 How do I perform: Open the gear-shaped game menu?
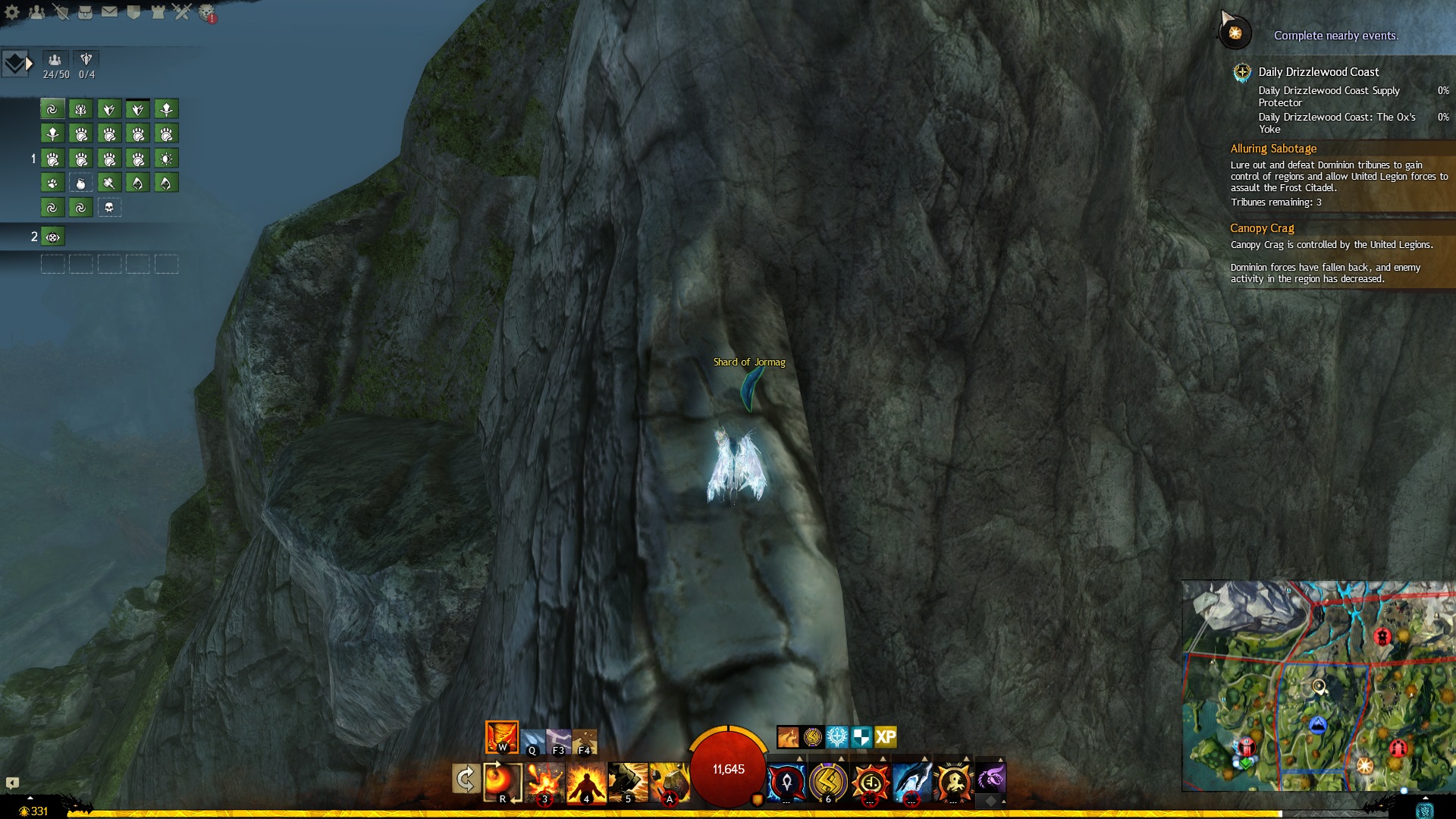[x=12, y=12]
